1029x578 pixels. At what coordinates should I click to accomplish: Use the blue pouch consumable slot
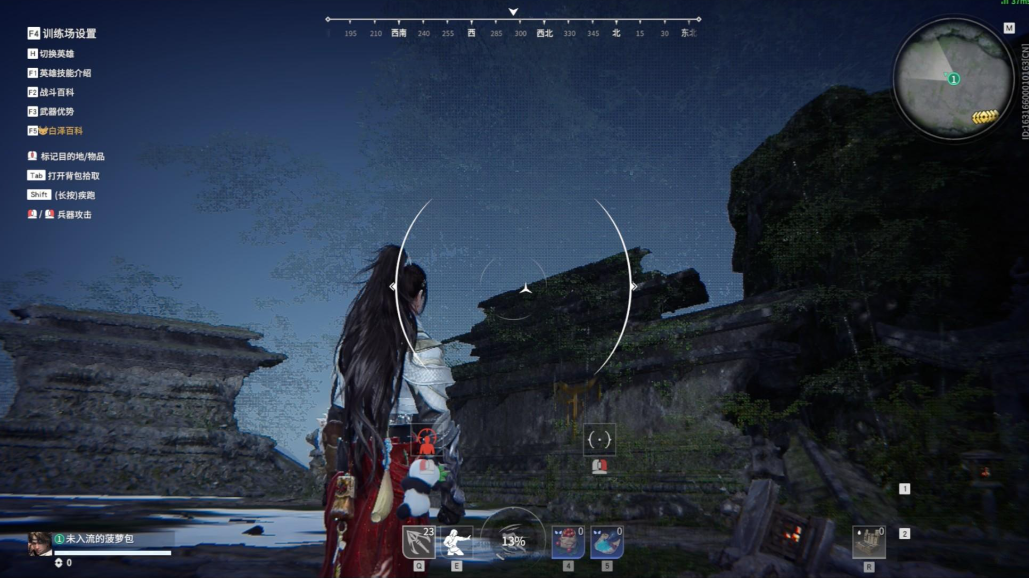pyautogui.click(x=607, y=542)
